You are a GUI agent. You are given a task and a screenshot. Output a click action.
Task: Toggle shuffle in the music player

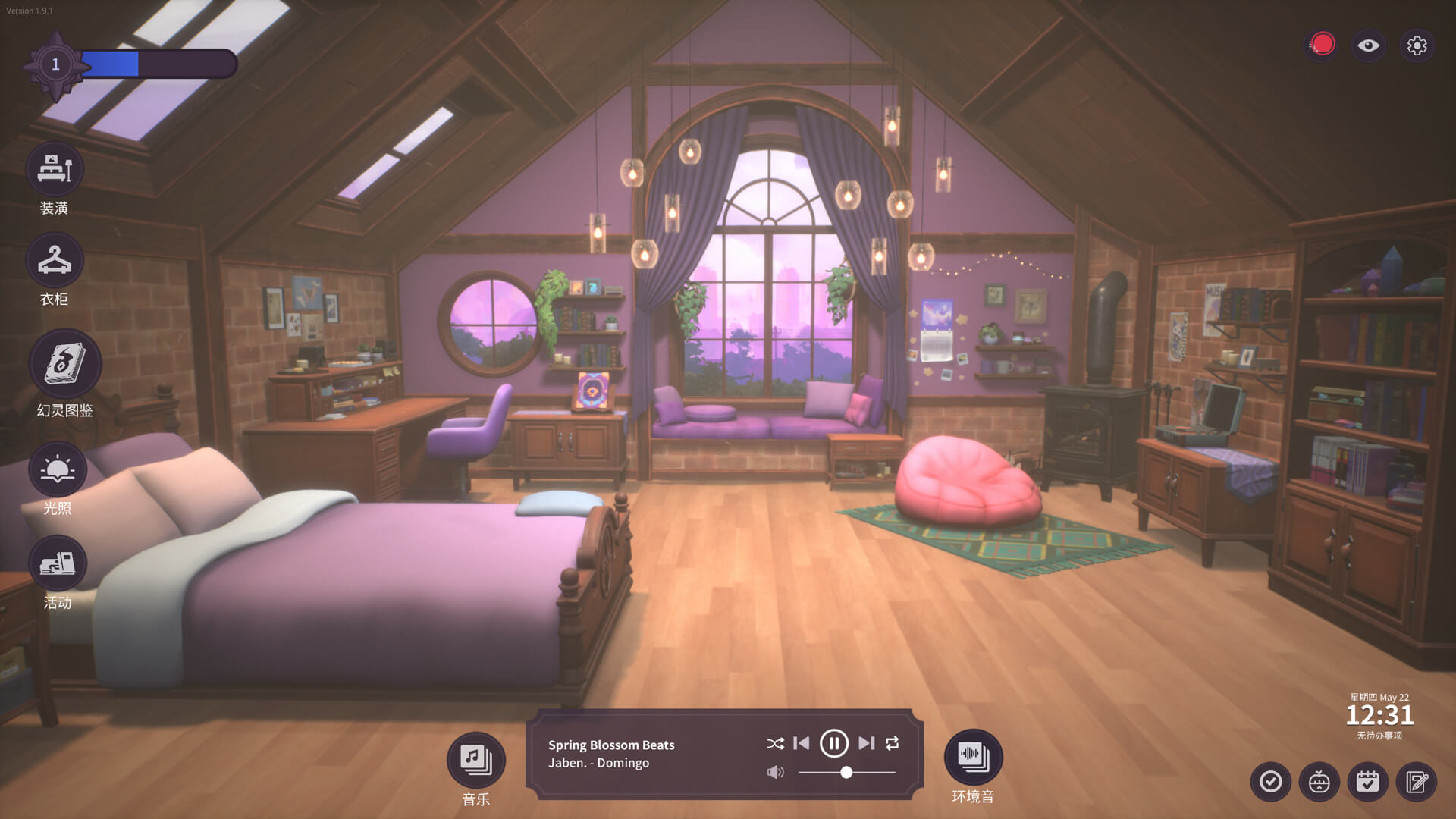pyautogui.click(x=775, y=744)
